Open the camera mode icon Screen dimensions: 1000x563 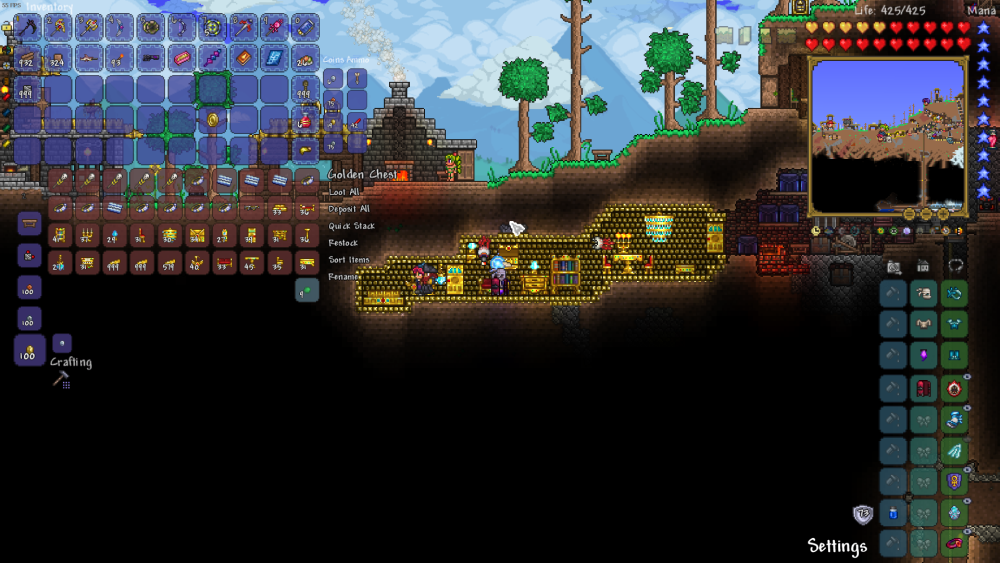pos(893,266)
